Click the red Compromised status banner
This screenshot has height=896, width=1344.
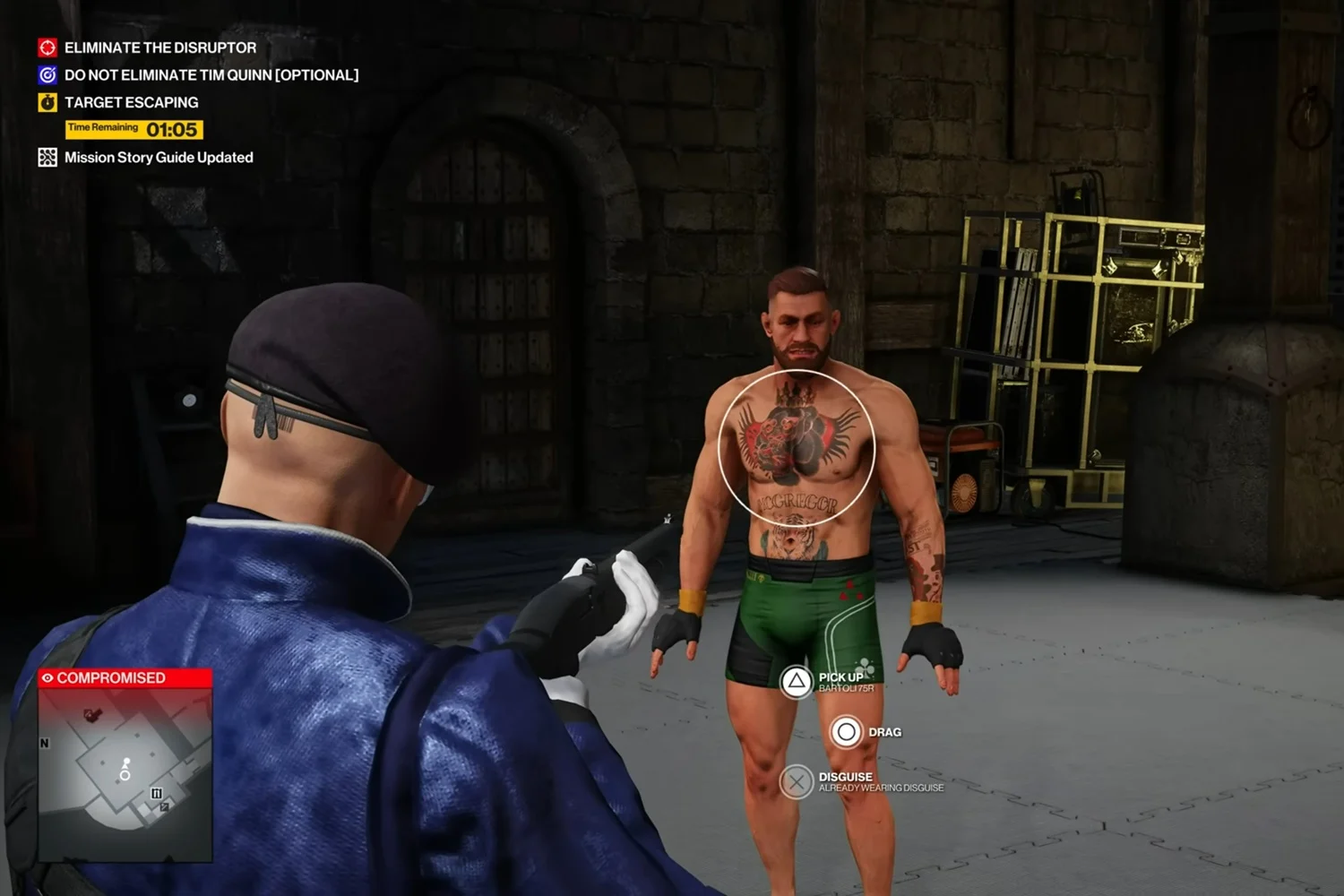[125, 678]
